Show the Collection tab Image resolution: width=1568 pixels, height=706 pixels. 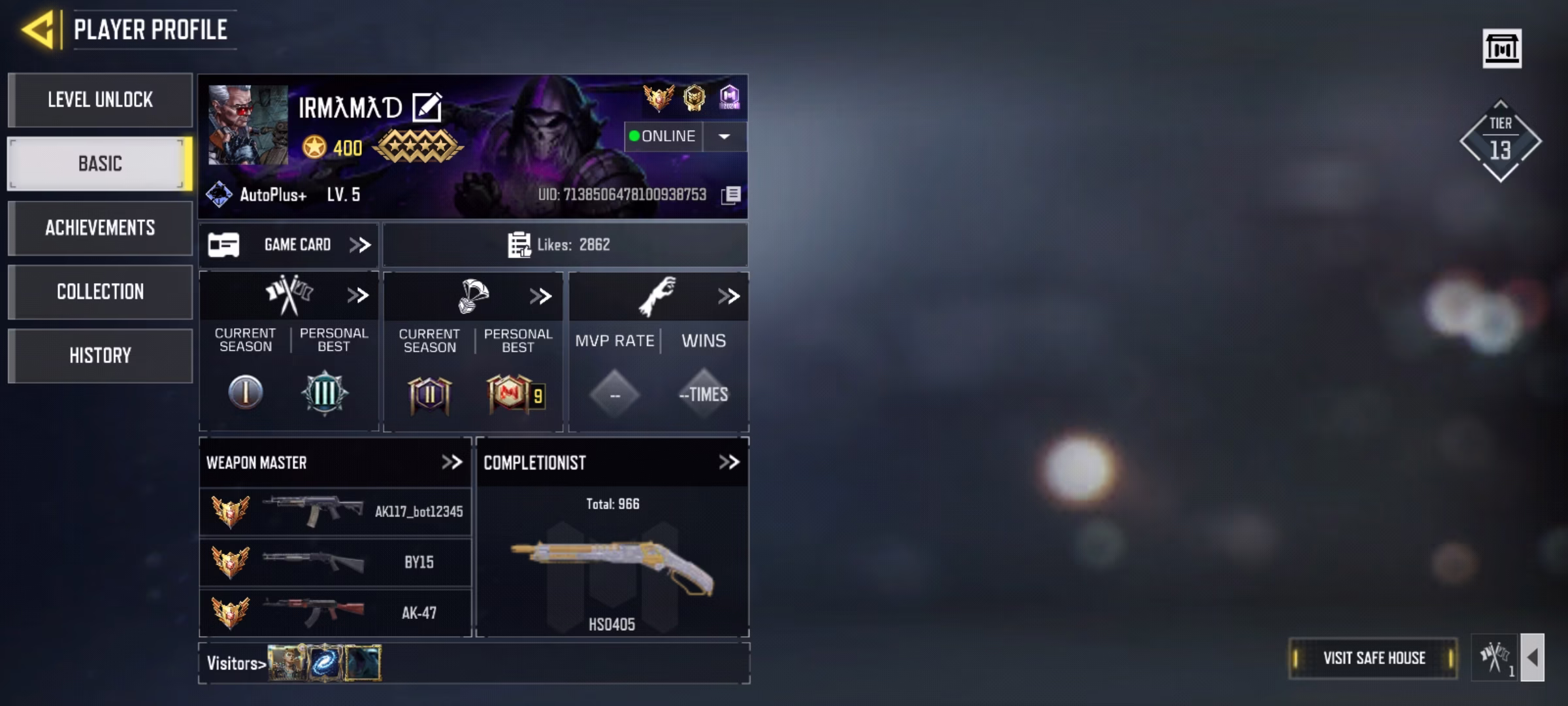click(x=100, y=292)
